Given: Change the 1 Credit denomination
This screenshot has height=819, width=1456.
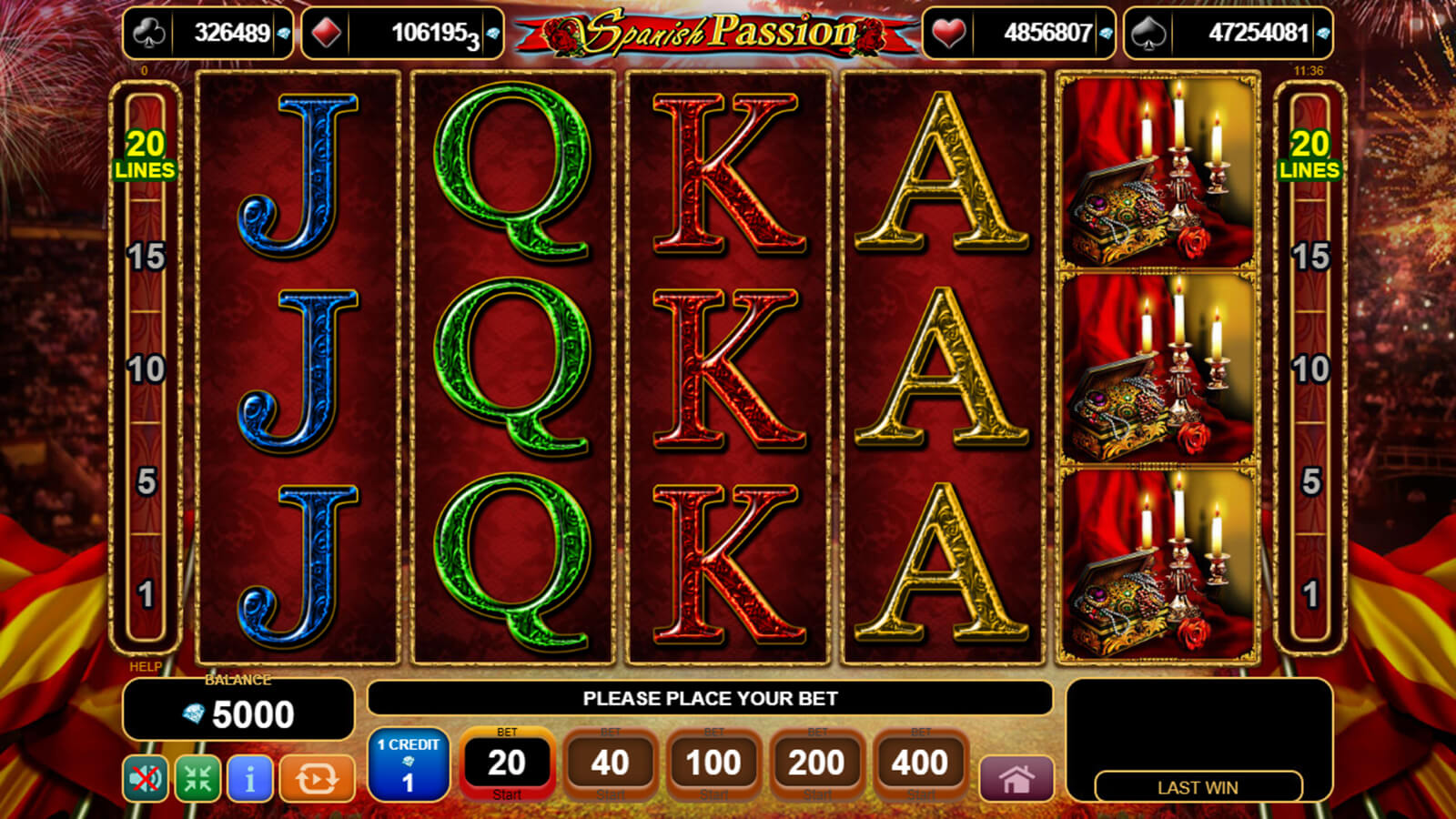Looking at the screenshot, I should (x=409, y=763).
